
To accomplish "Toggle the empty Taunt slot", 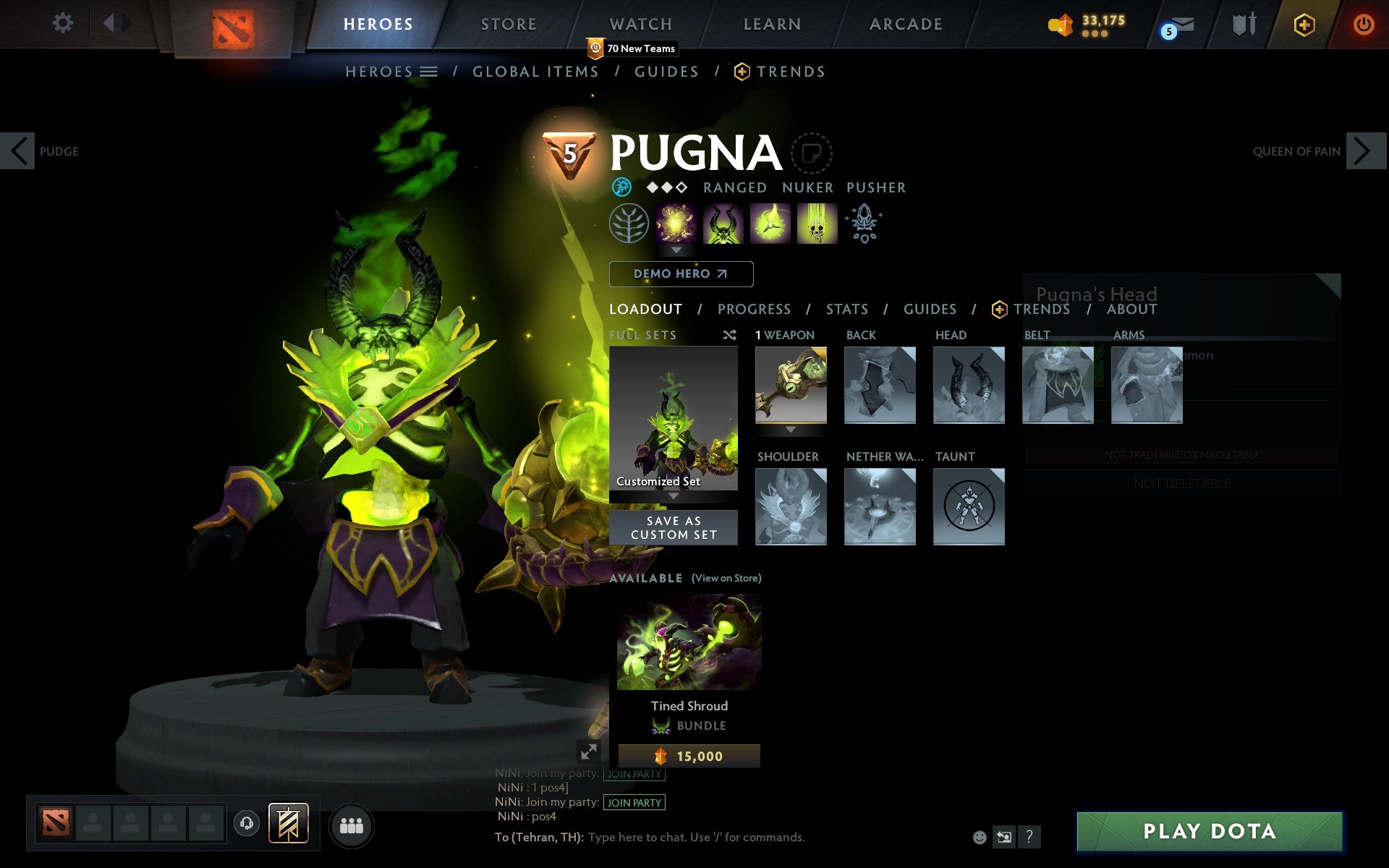I will tap(969, 506).
